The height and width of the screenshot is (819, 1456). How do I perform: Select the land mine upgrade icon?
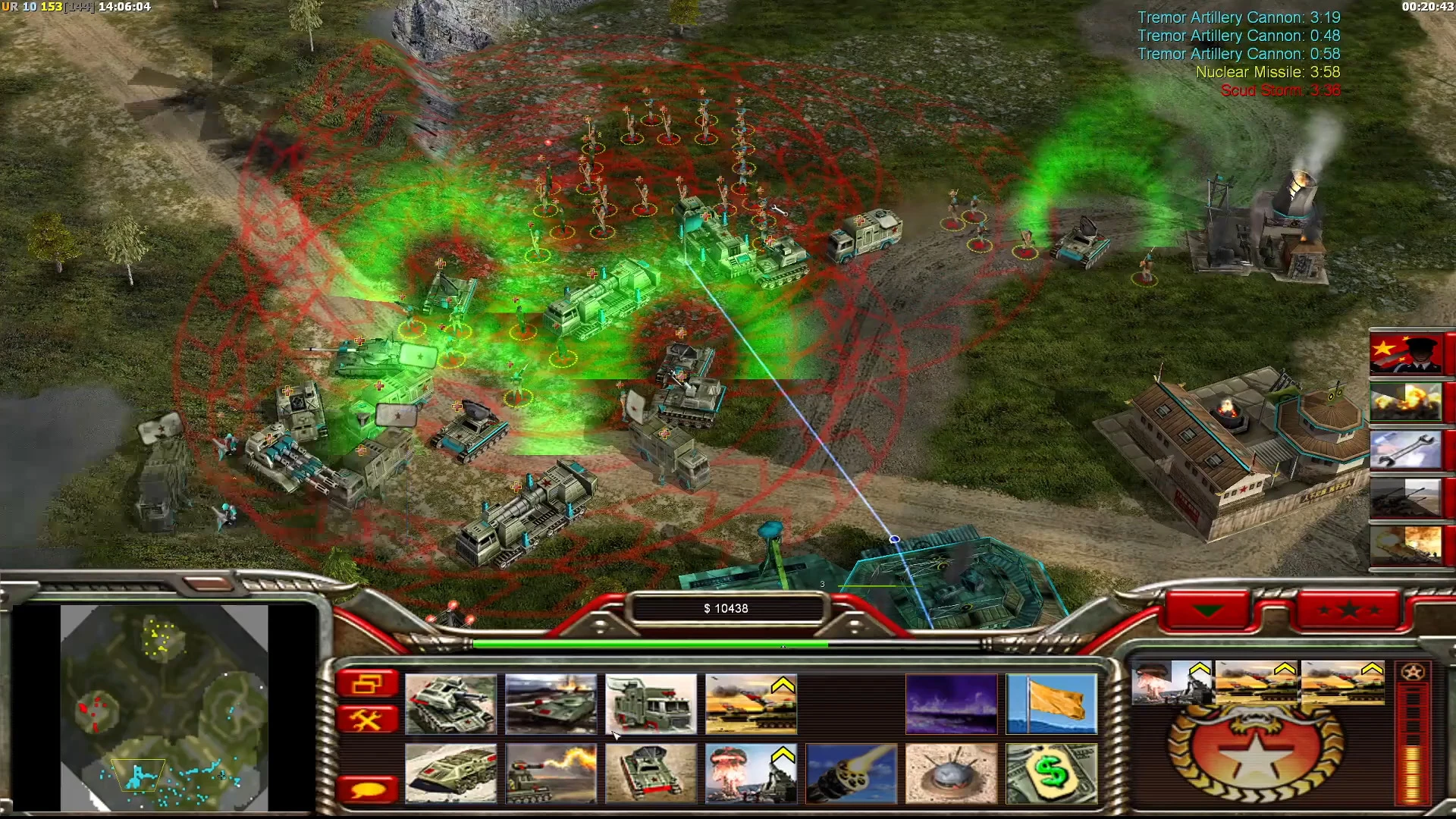pyautogui.click(x=952, y=773)
